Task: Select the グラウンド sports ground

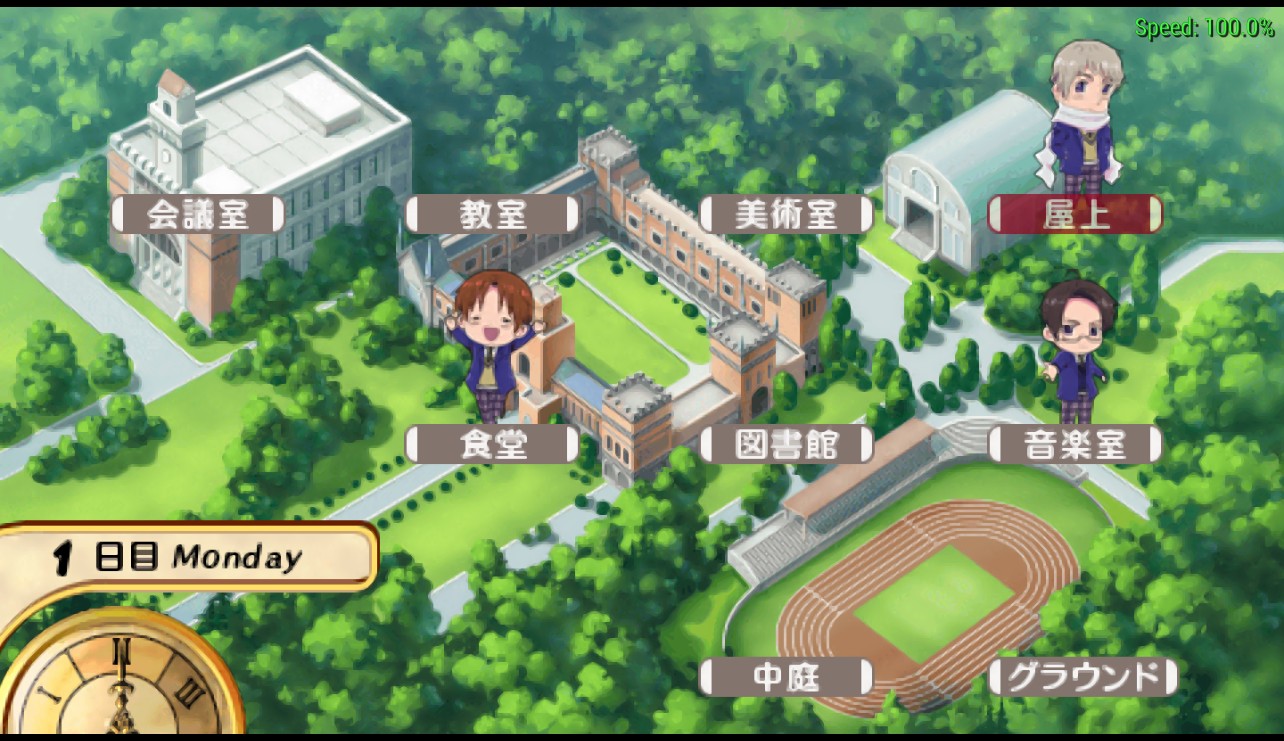Action: pos(1082,677)
